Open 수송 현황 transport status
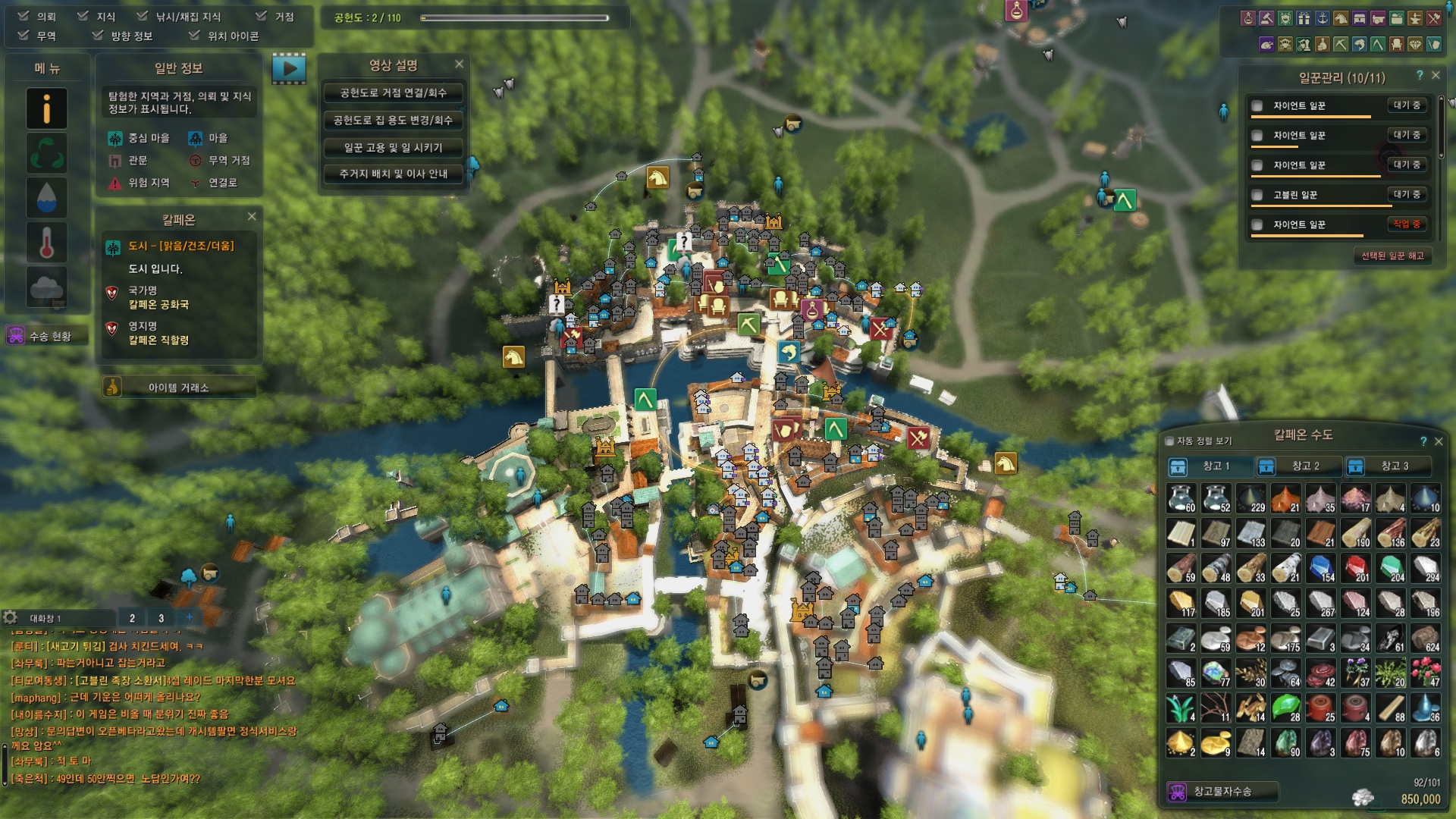1456x819 pixels. [45, 336]
